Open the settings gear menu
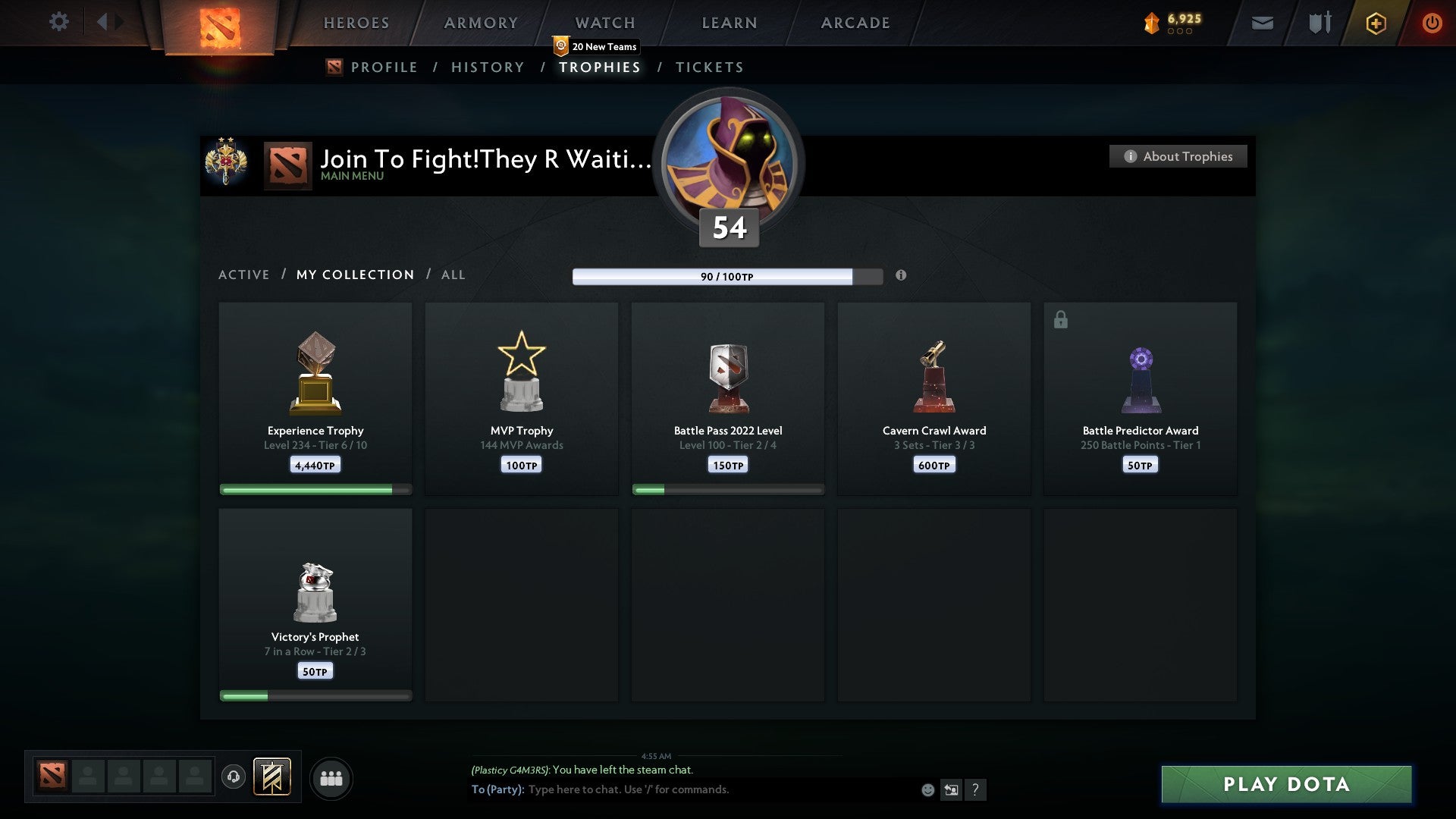This screenshot has width=1456, height=819. click(x=59, y=21)
